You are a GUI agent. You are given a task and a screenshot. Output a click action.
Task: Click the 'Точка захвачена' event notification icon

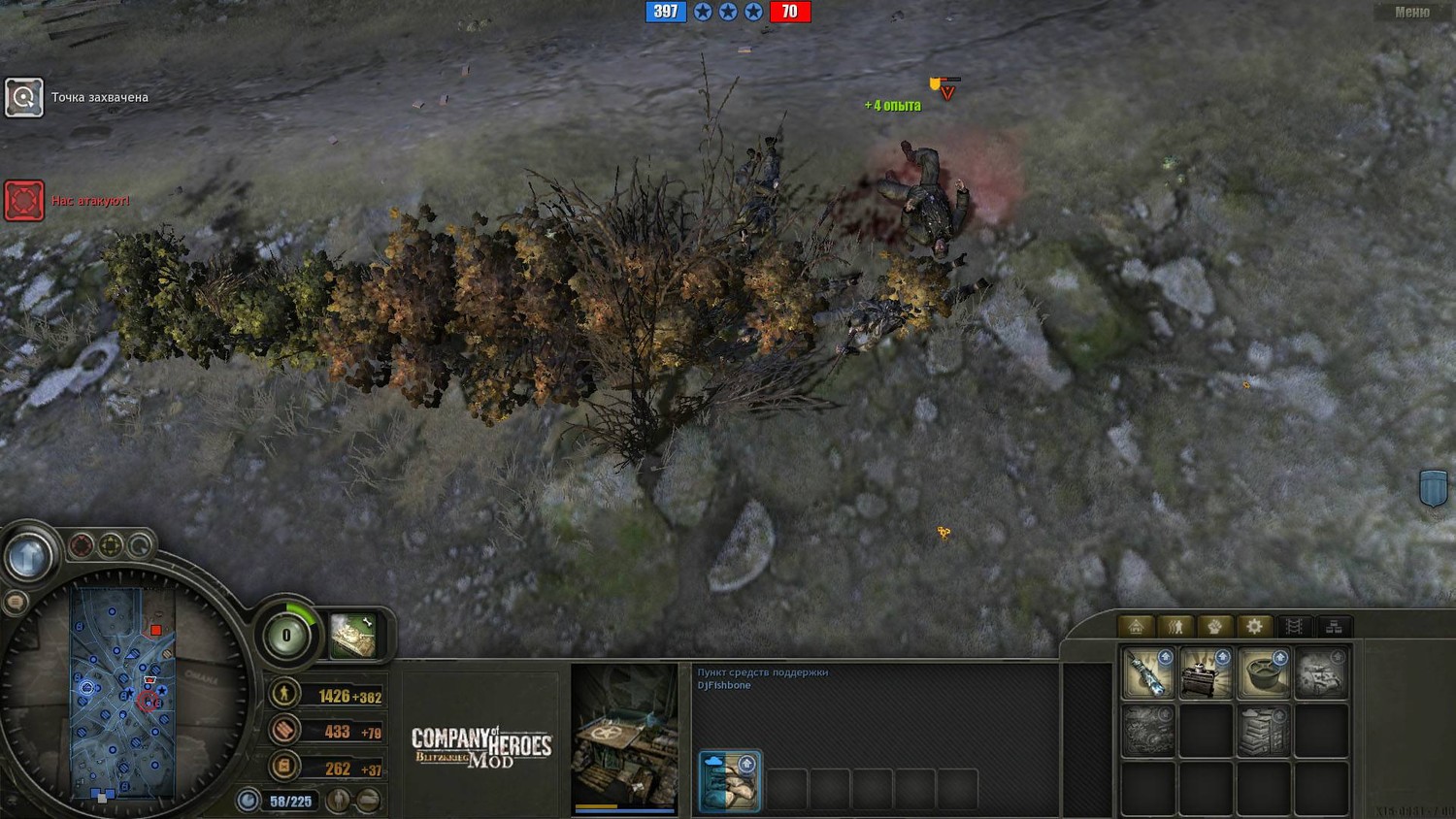[24, 97]
